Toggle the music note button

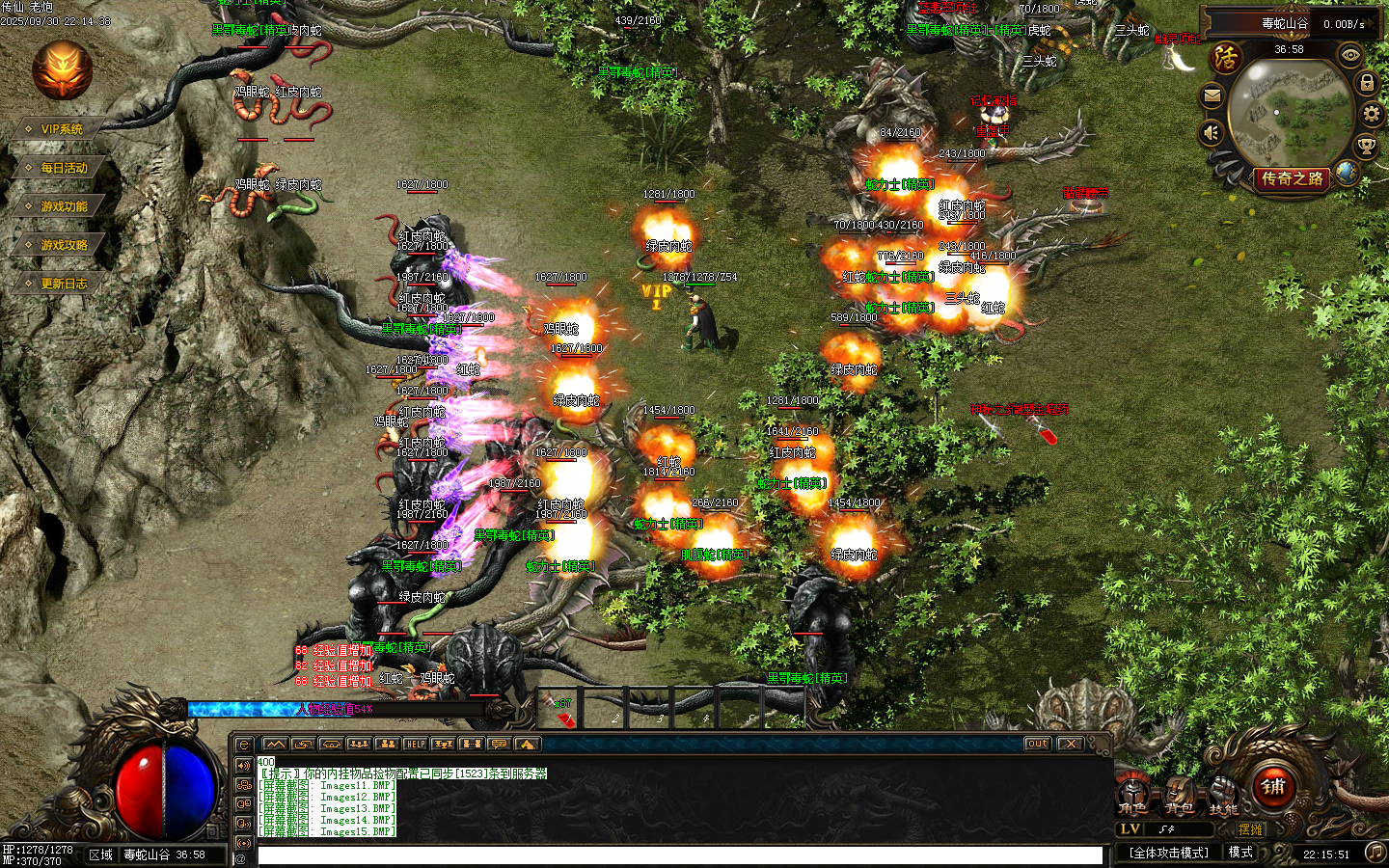tap(1375, 853)
